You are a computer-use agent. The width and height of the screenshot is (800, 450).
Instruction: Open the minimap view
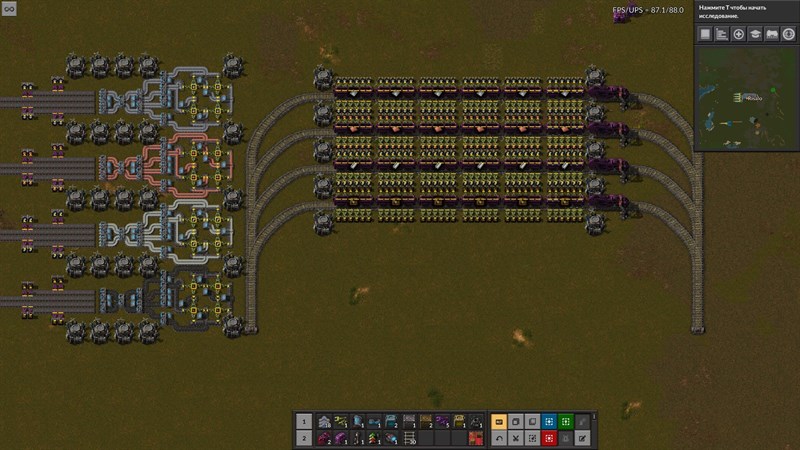(746, 98)
